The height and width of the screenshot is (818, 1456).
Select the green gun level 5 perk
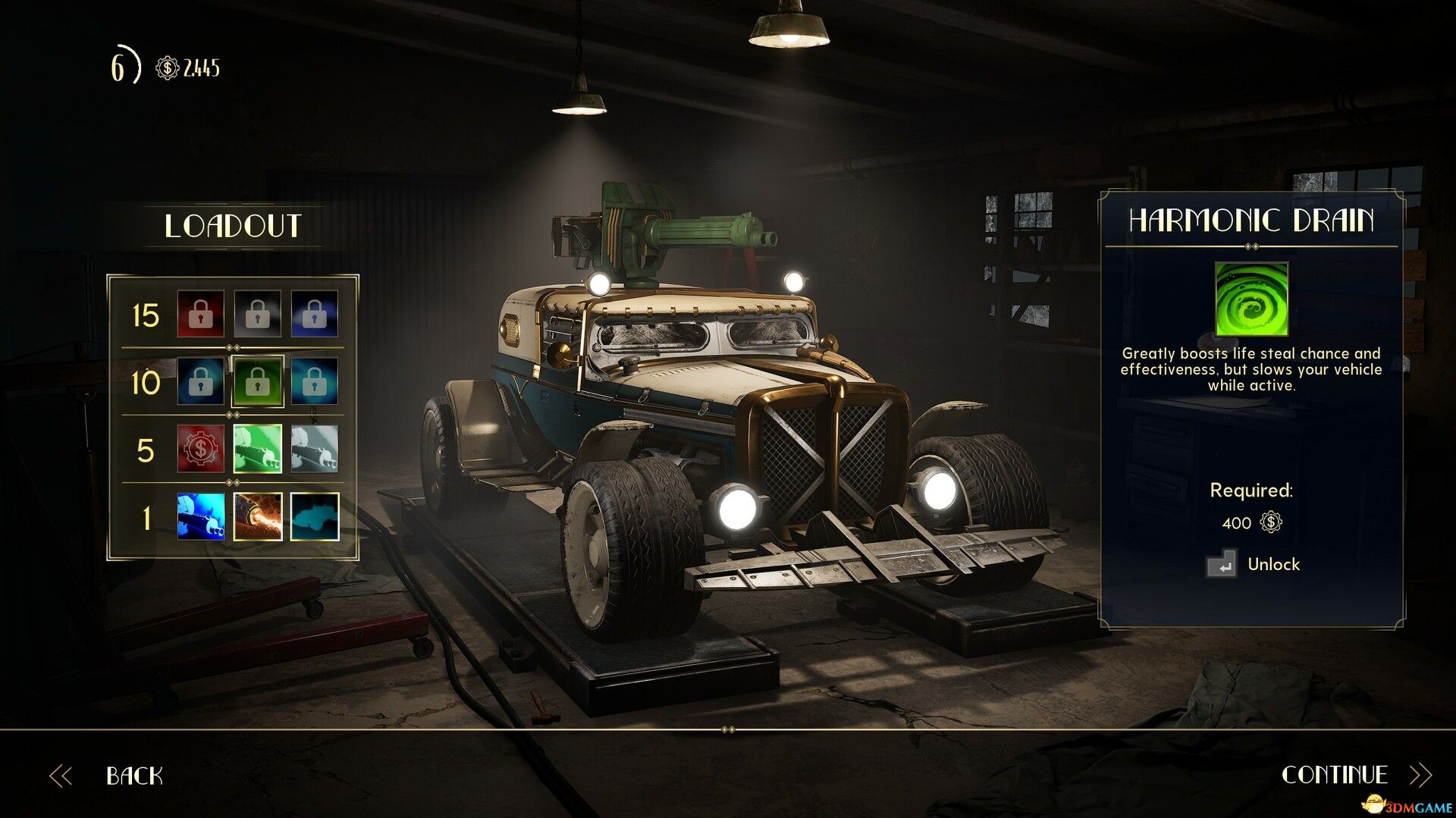[x=258, y=449]
